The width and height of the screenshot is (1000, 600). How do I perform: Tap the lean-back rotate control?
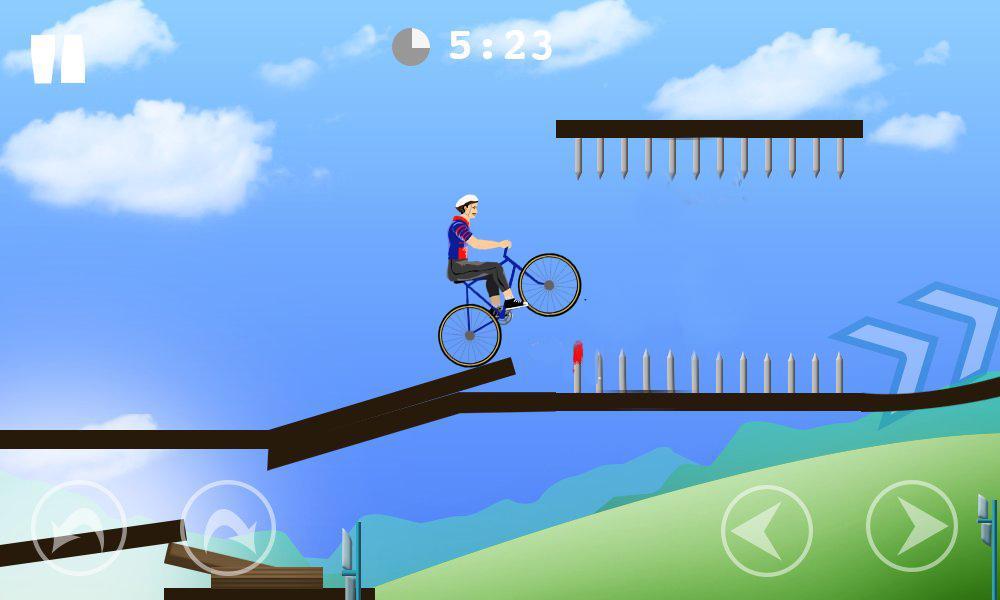(79, 527)
